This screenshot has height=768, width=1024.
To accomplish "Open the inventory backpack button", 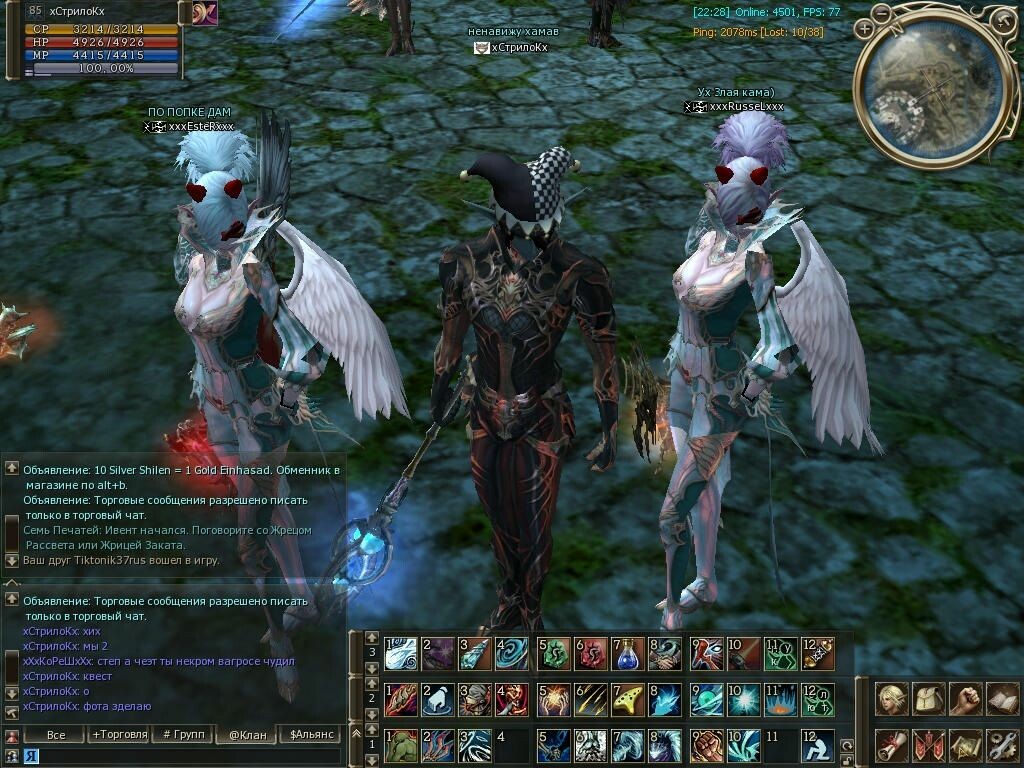I will (929, 698).
